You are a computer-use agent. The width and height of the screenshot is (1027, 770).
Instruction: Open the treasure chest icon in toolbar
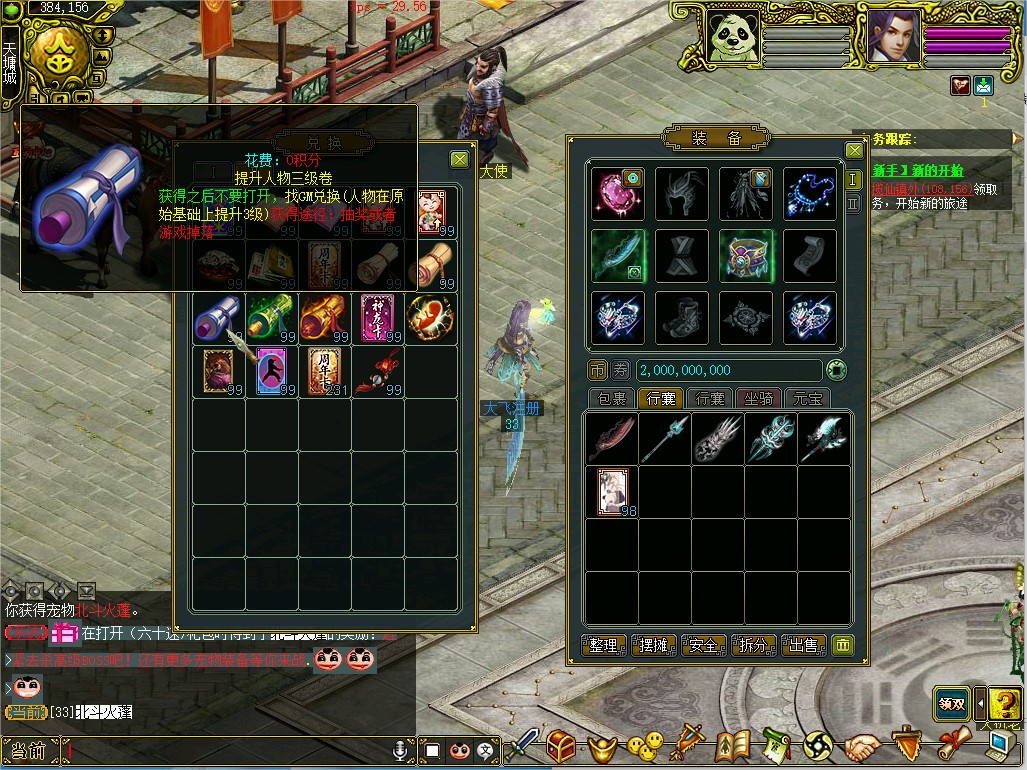[562, 746]
